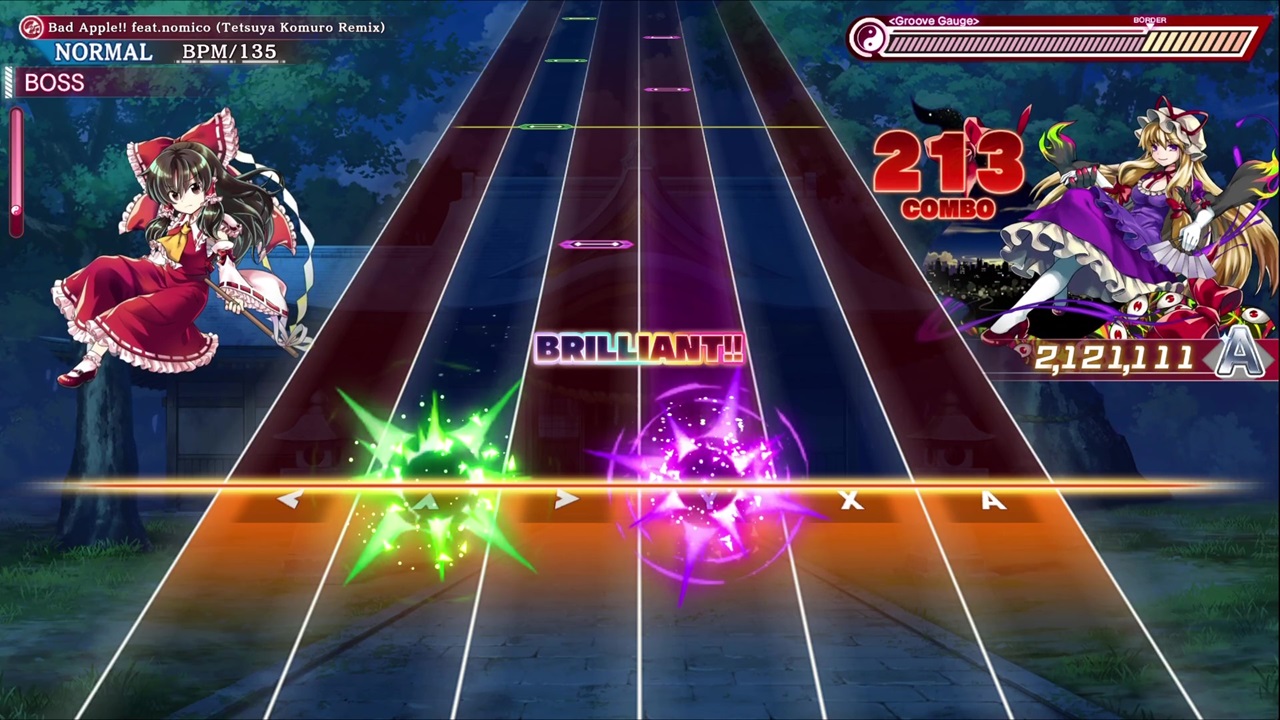The width and height of the screenshot is (1280, 720).
Task: Select the left arrow lane marker
Action: click(x=289, y=500)
